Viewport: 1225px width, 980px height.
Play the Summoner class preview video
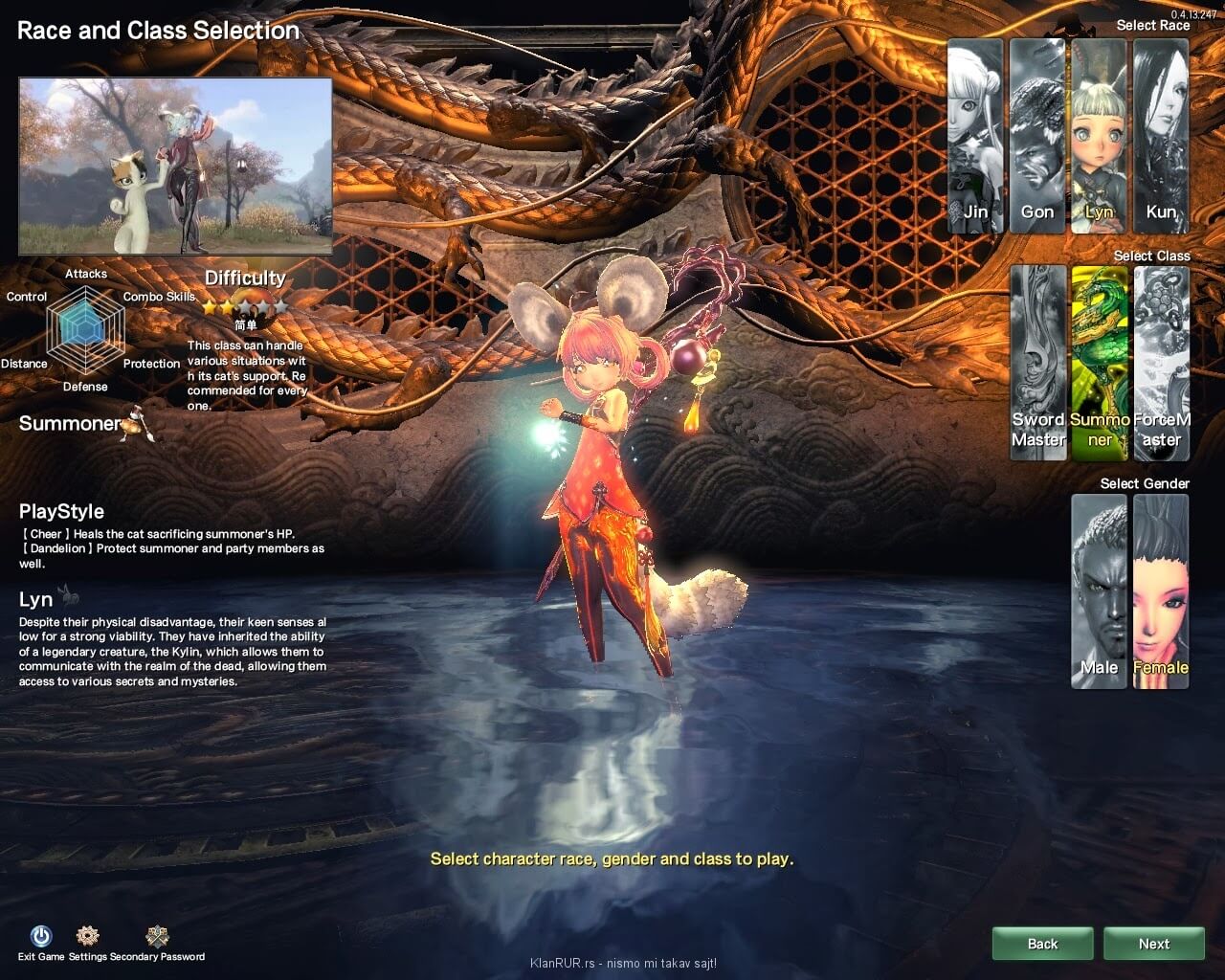coord(175,166)
